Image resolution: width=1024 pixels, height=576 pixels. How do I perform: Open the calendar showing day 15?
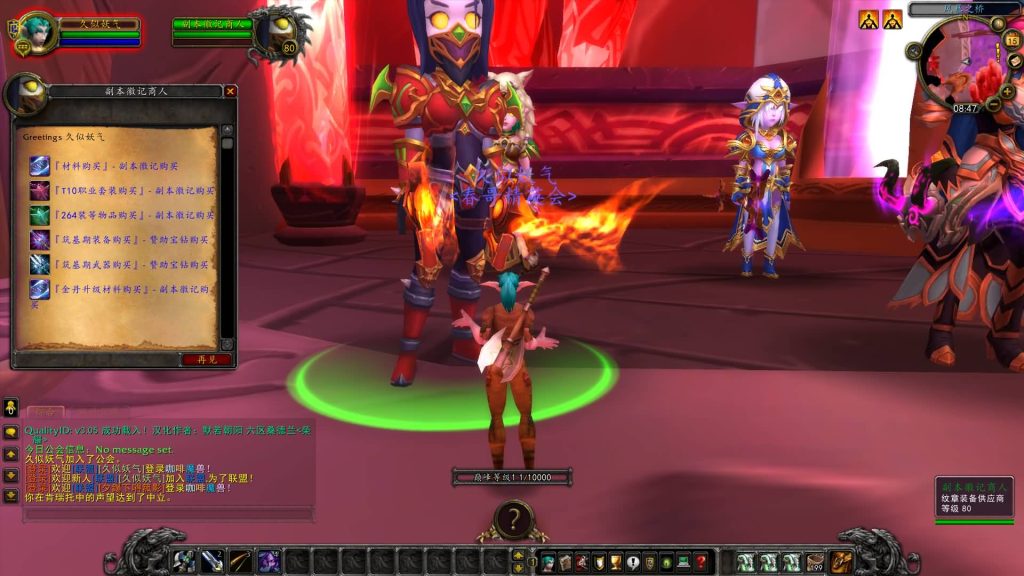(1012, 40)
